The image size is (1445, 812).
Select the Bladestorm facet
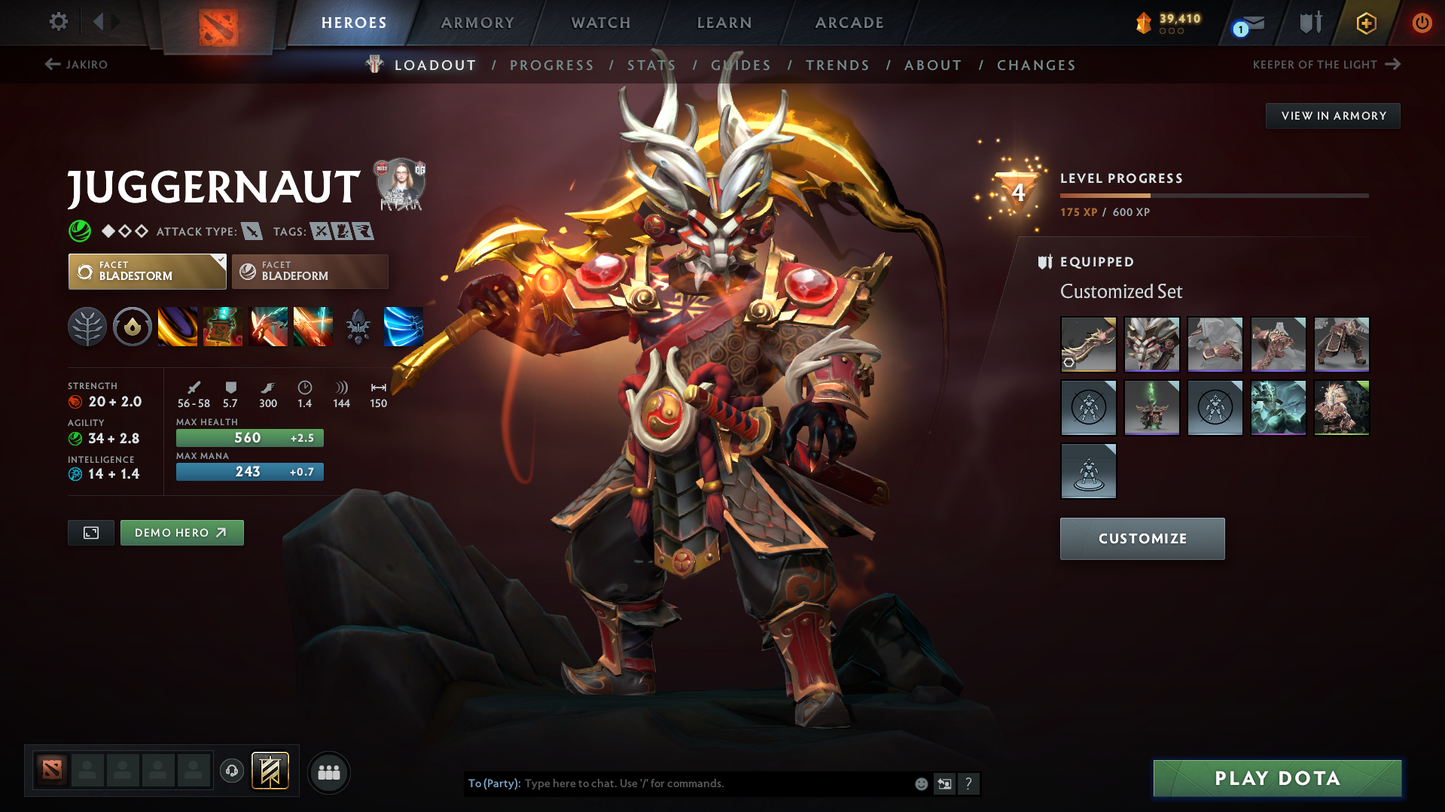[x=147, y=271]
